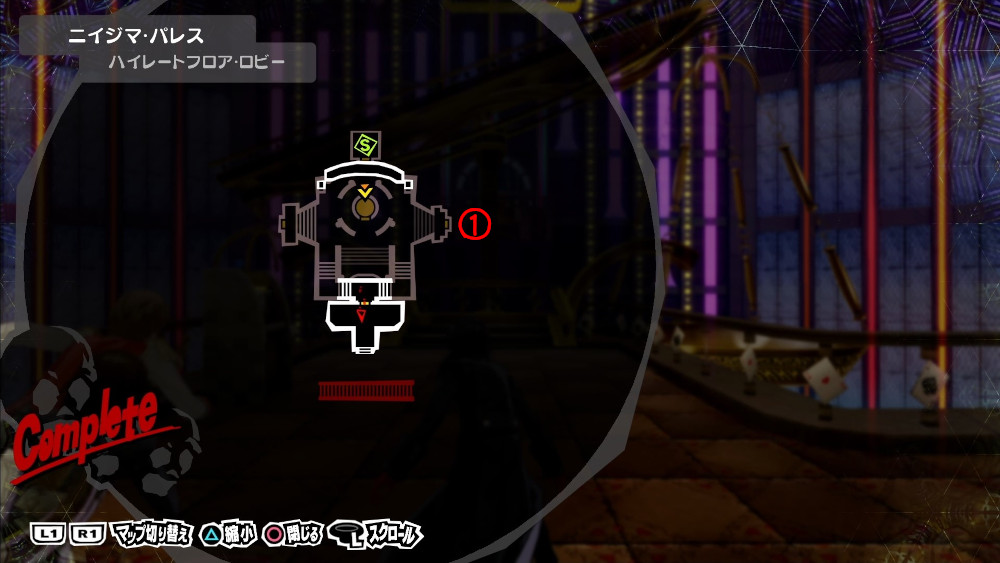Click the red circled number 1 marker
The height and width of the screenshot is (563, 1000).
click(474, 226)
